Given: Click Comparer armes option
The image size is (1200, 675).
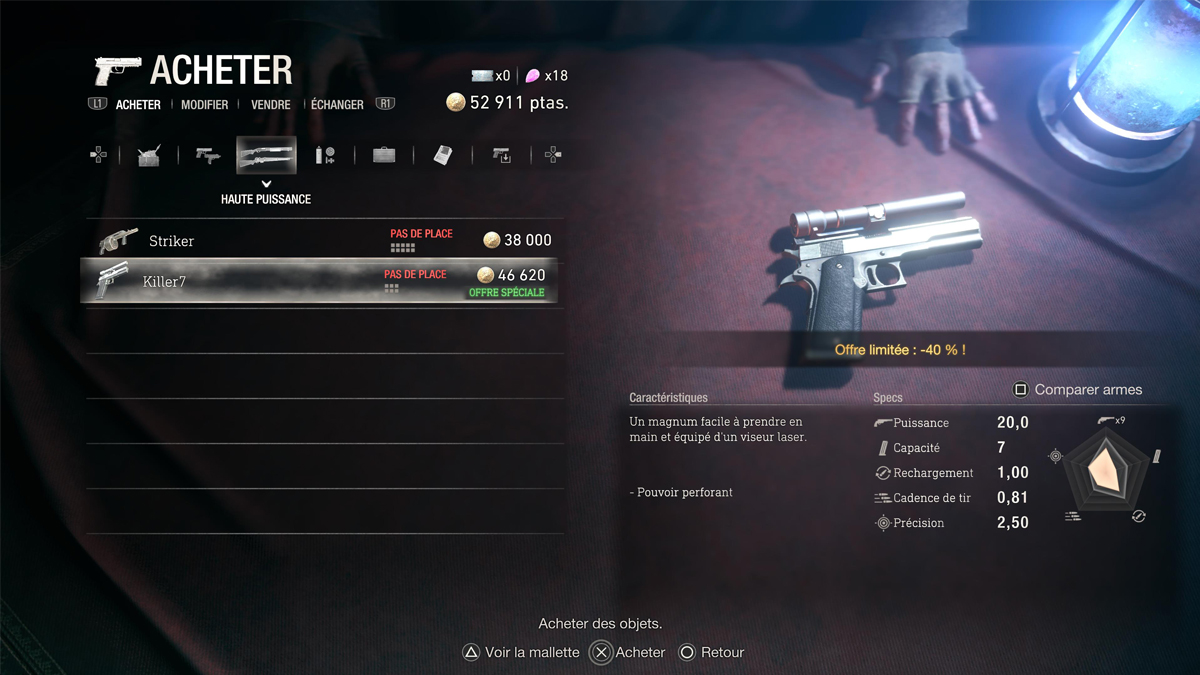Looking at the screenshot, I should tap(1077, 389).
